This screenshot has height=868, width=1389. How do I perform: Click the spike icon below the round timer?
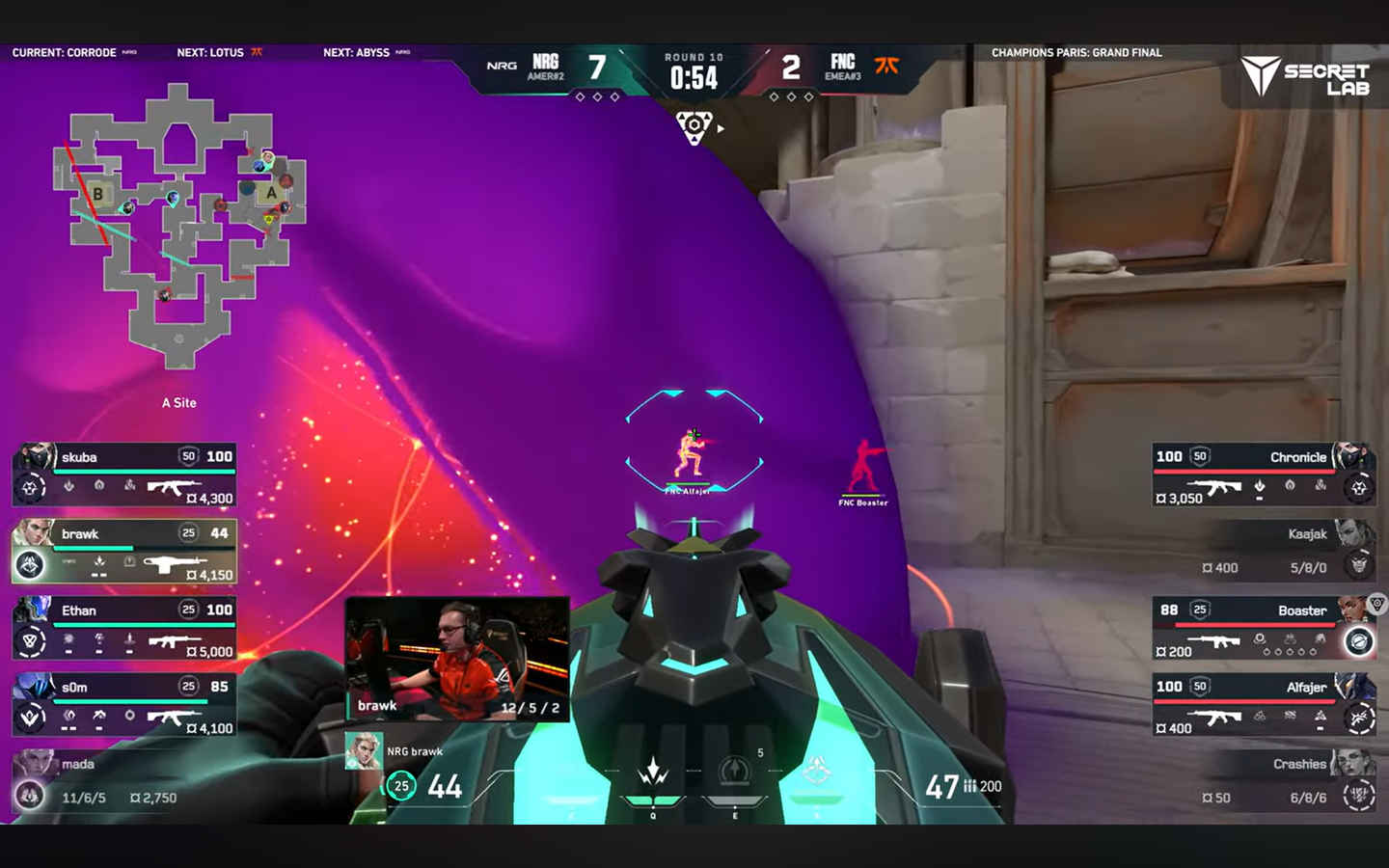[x=694, y=127]
